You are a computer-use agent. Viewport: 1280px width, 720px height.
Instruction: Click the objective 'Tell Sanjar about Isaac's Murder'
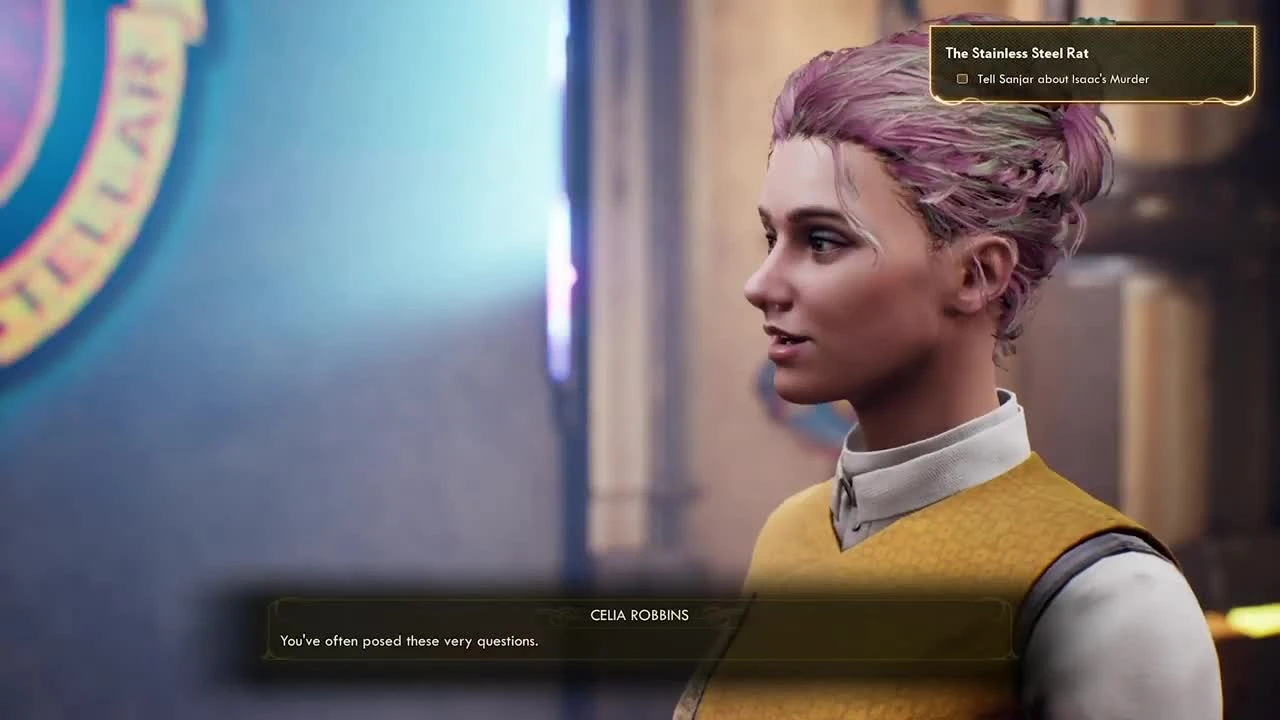(1062, 79)
